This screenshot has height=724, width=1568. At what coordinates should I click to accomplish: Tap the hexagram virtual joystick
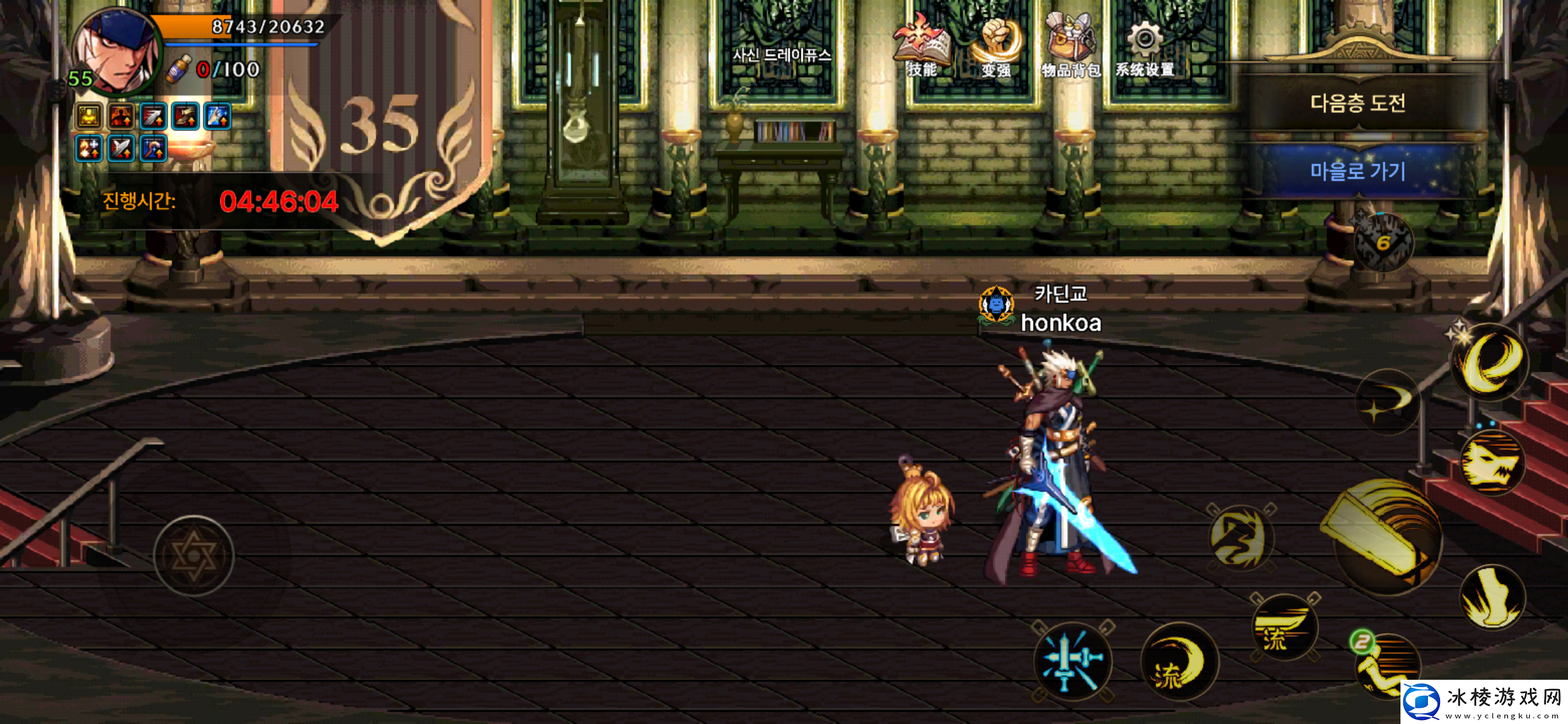(194, 556)
